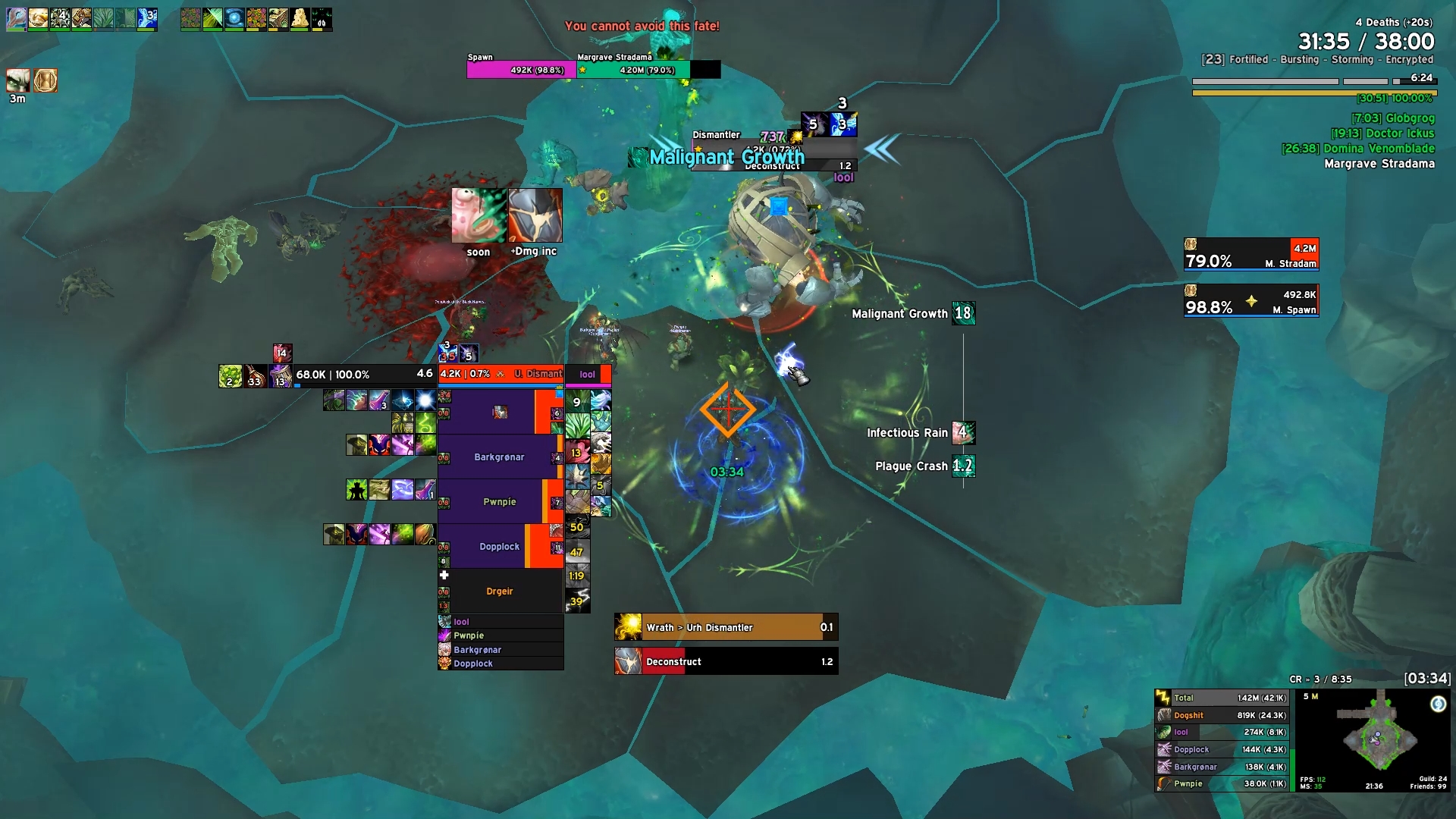
Task: Select the M. Stradam boss frame
Action: click(x=1251, y=255)
